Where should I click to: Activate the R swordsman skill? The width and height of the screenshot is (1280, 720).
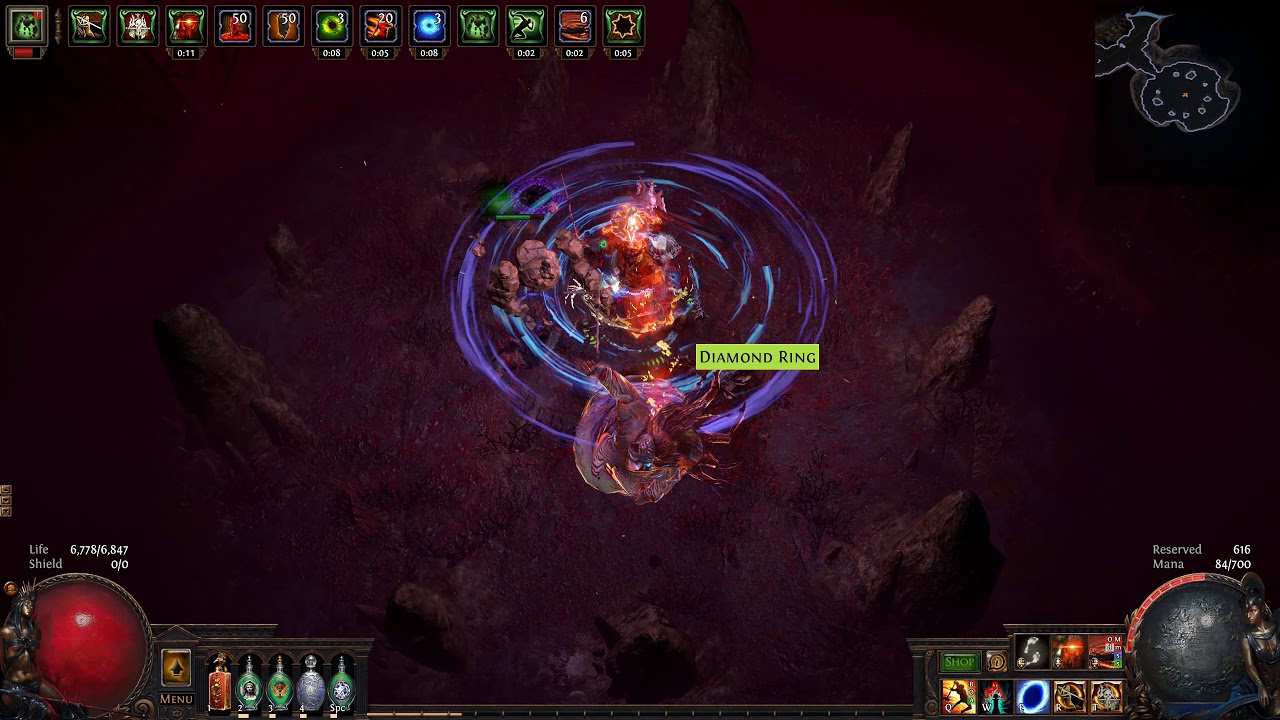coord(1069,696)
